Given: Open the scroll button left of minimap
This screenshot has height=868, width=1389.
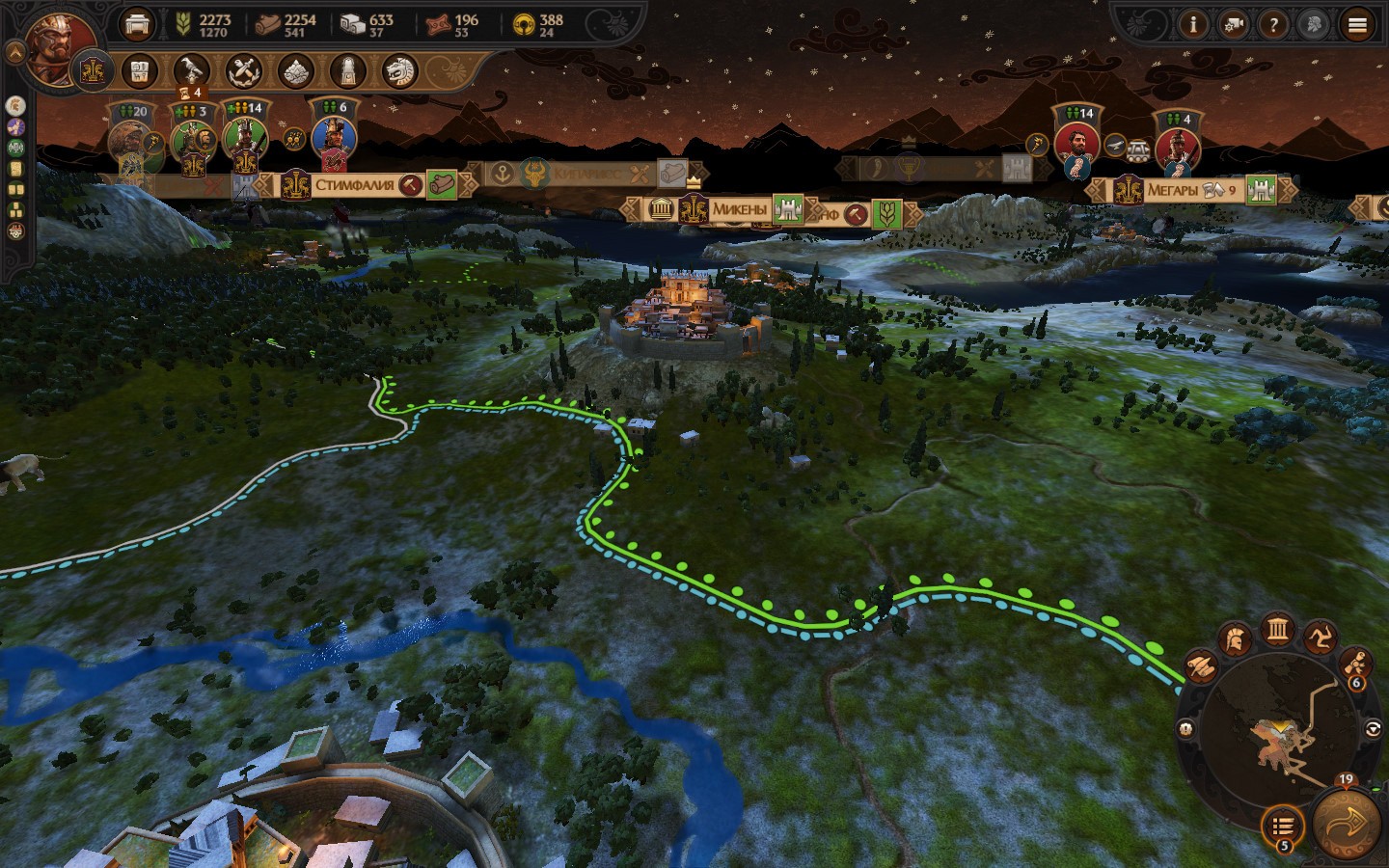Looking at the screenshot, I should coord(1201,665).
